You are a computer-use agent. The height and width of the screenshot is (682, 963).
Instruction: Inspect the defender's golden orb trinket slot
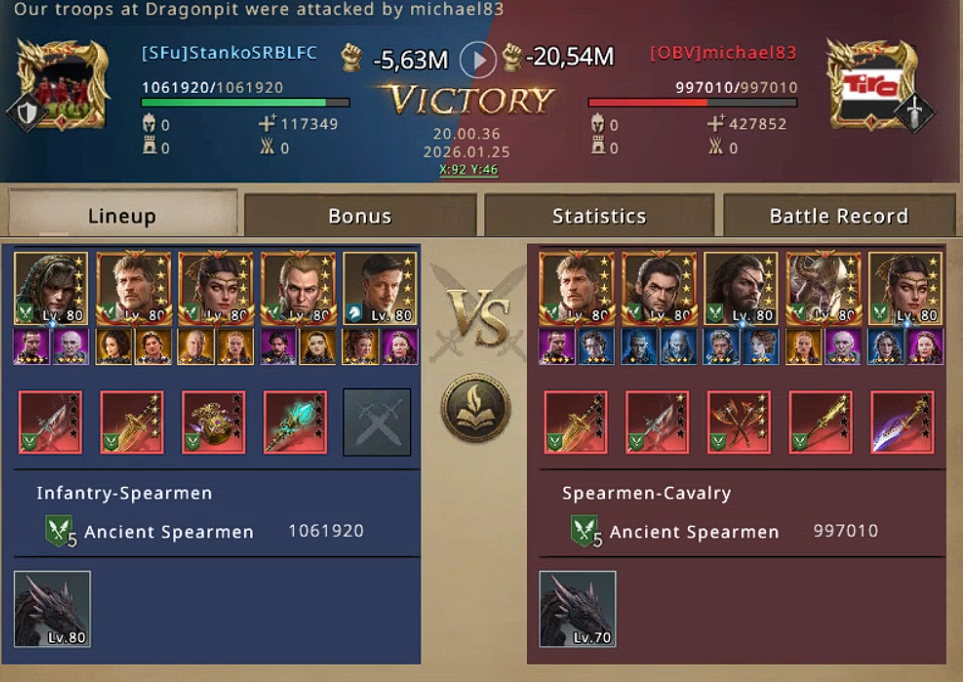213,422
